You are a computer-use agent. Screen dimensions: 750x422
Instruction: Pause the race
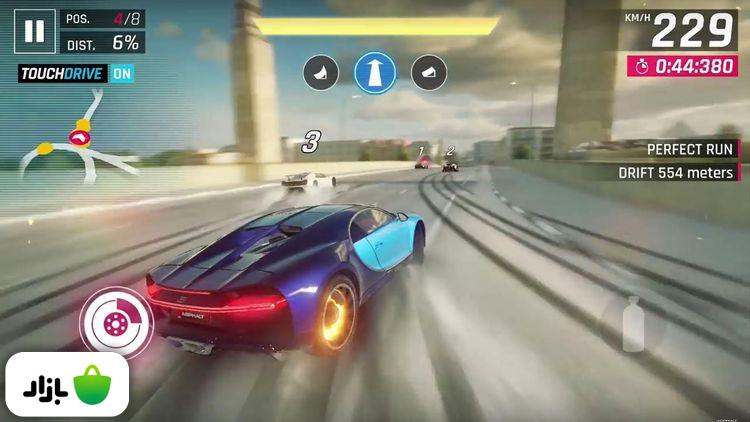[x=35, y=31]
